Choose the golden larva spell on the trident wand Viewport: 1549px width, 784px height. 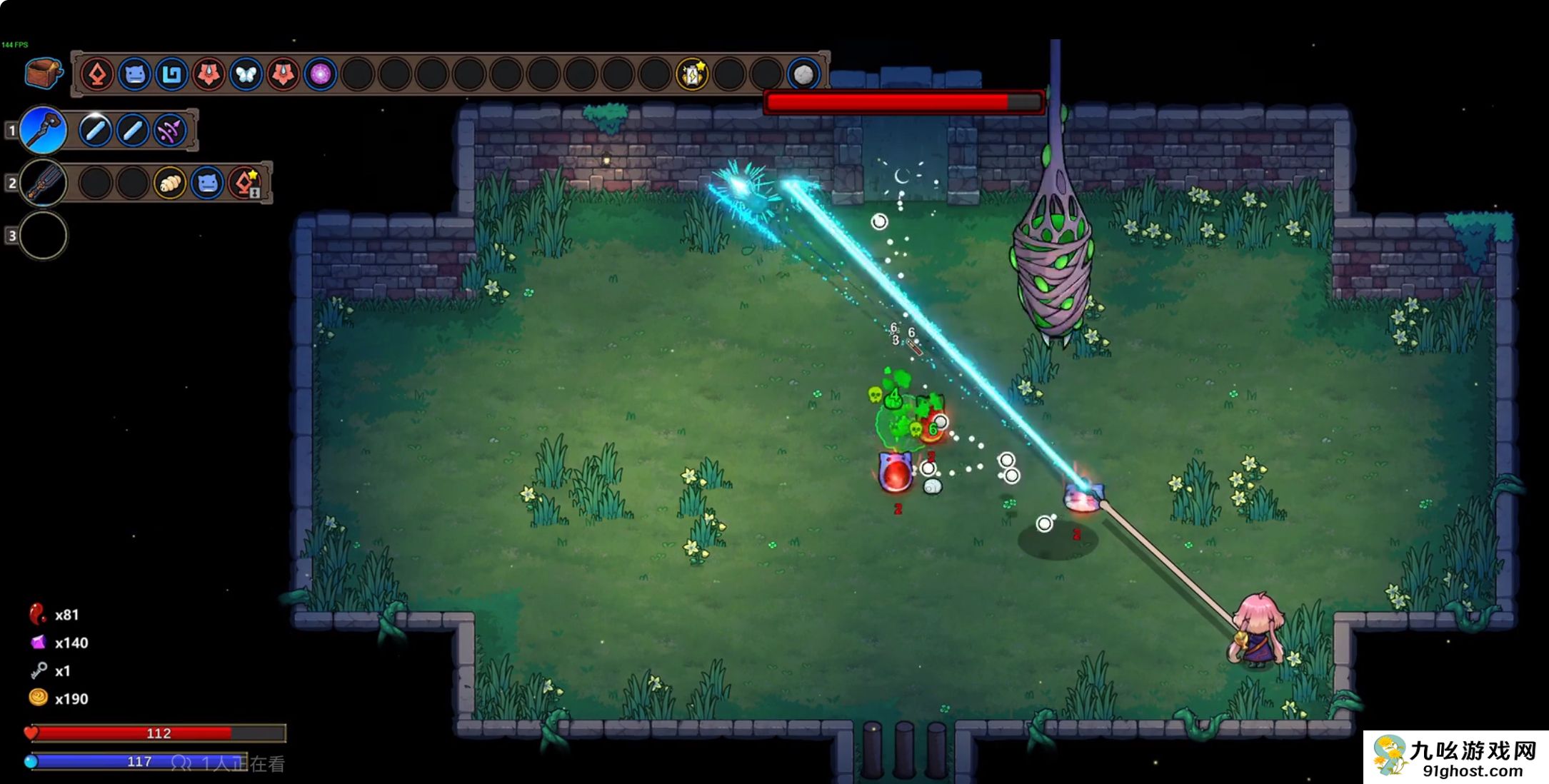point(170,184)
